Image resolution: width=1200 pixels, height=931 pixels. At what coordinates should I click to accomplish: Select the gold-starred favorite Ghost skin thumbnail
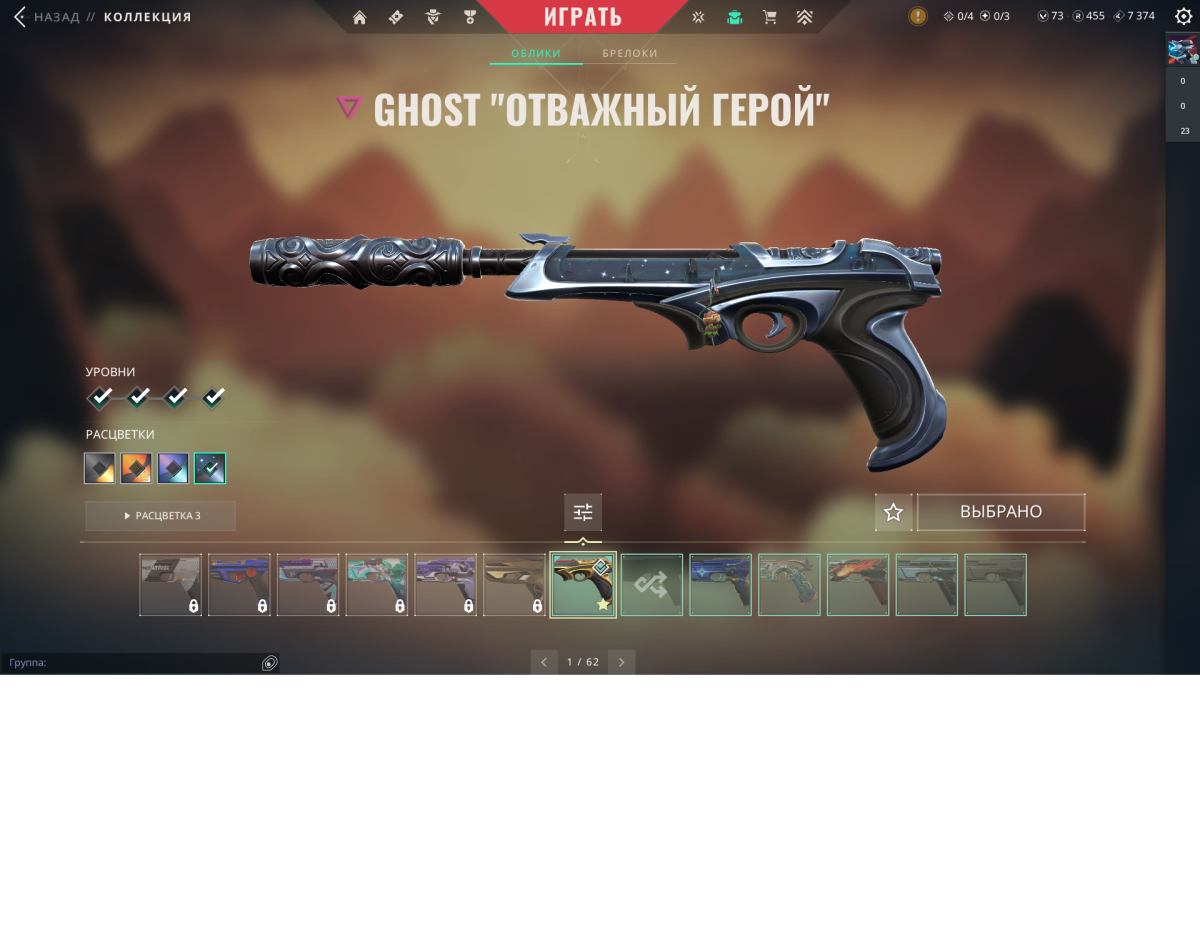(x=583, y=585)
